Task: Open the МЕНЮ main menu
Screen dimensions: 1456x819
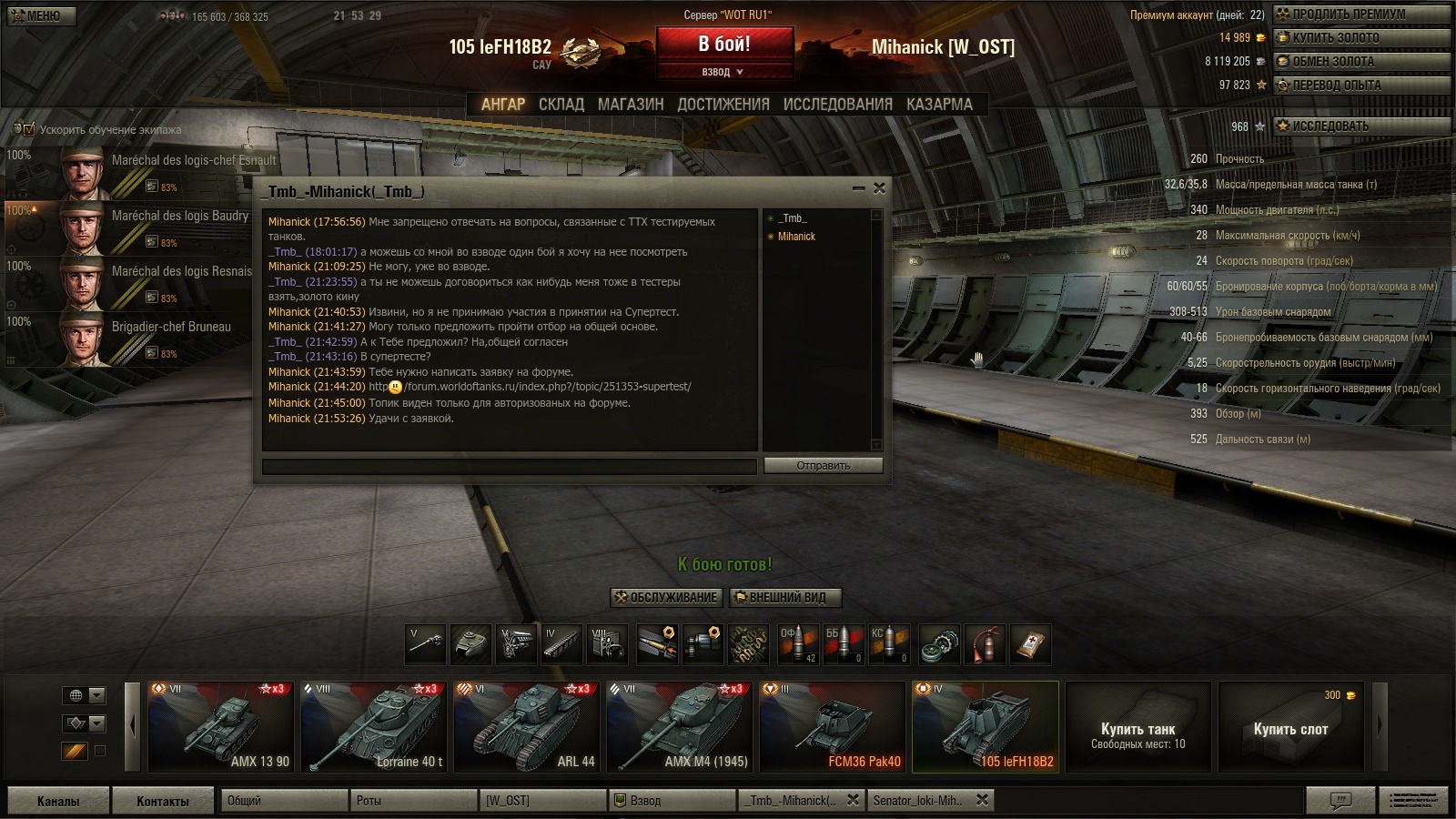Action: point(42,15)
